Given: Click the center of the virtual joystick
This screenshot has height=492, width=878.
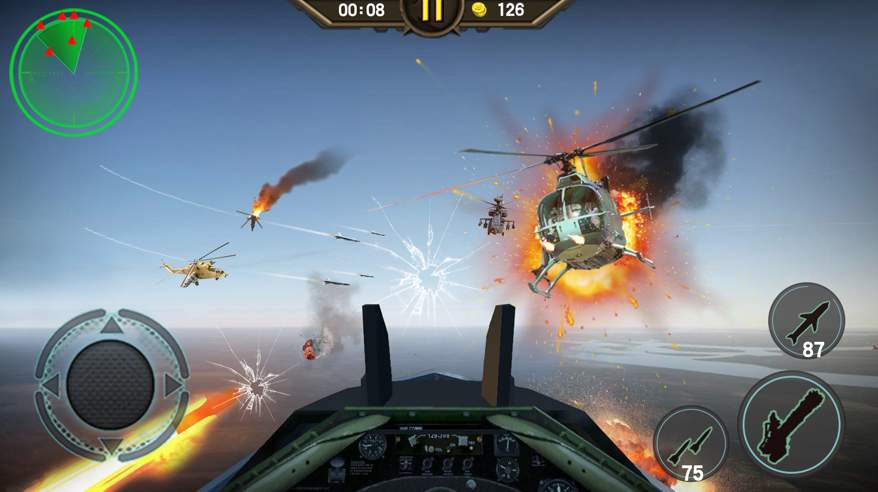Looking at the screenshot, I should 111,385.
